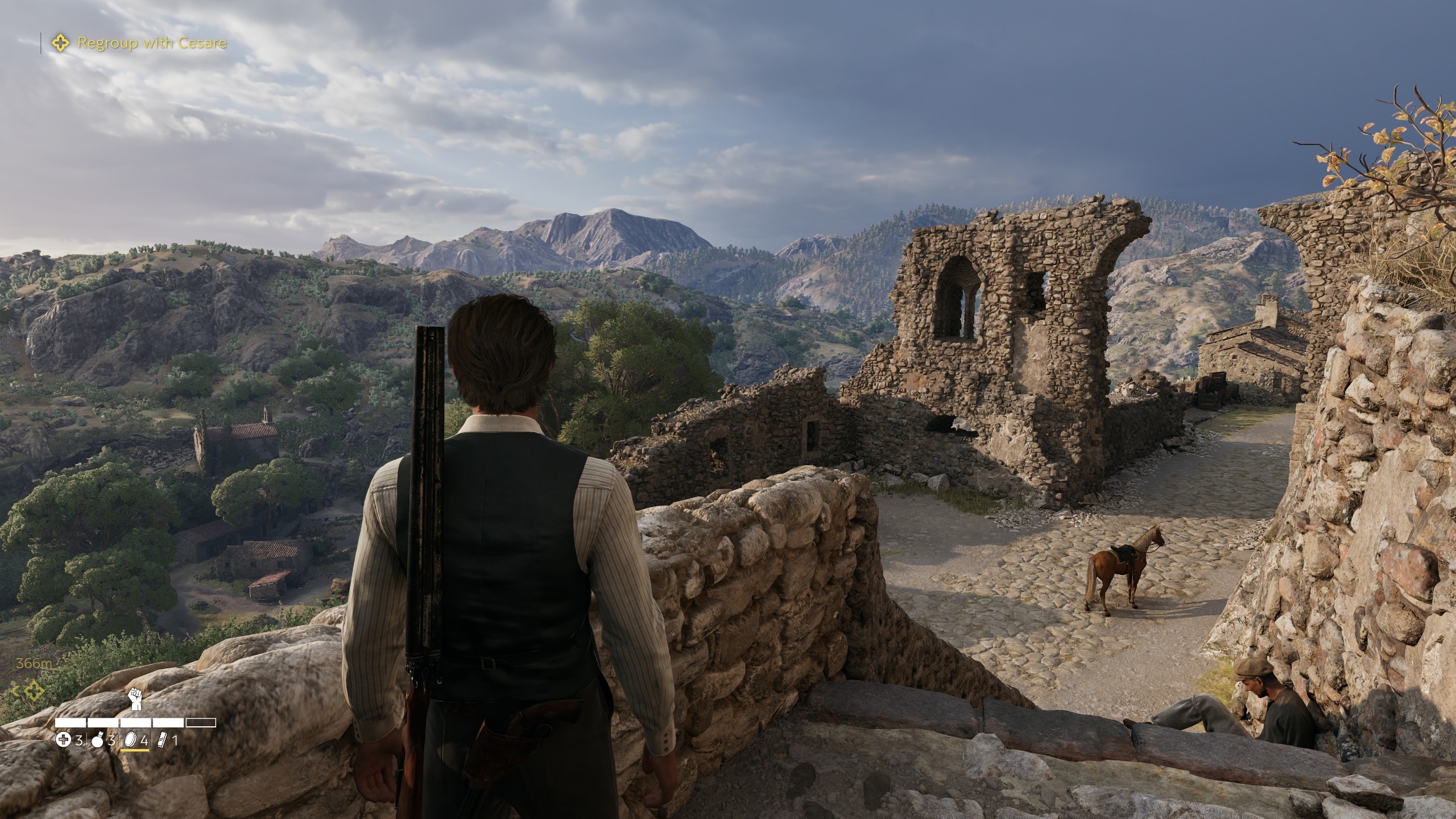Select the fist melee weapon icon

click(135, 699)
